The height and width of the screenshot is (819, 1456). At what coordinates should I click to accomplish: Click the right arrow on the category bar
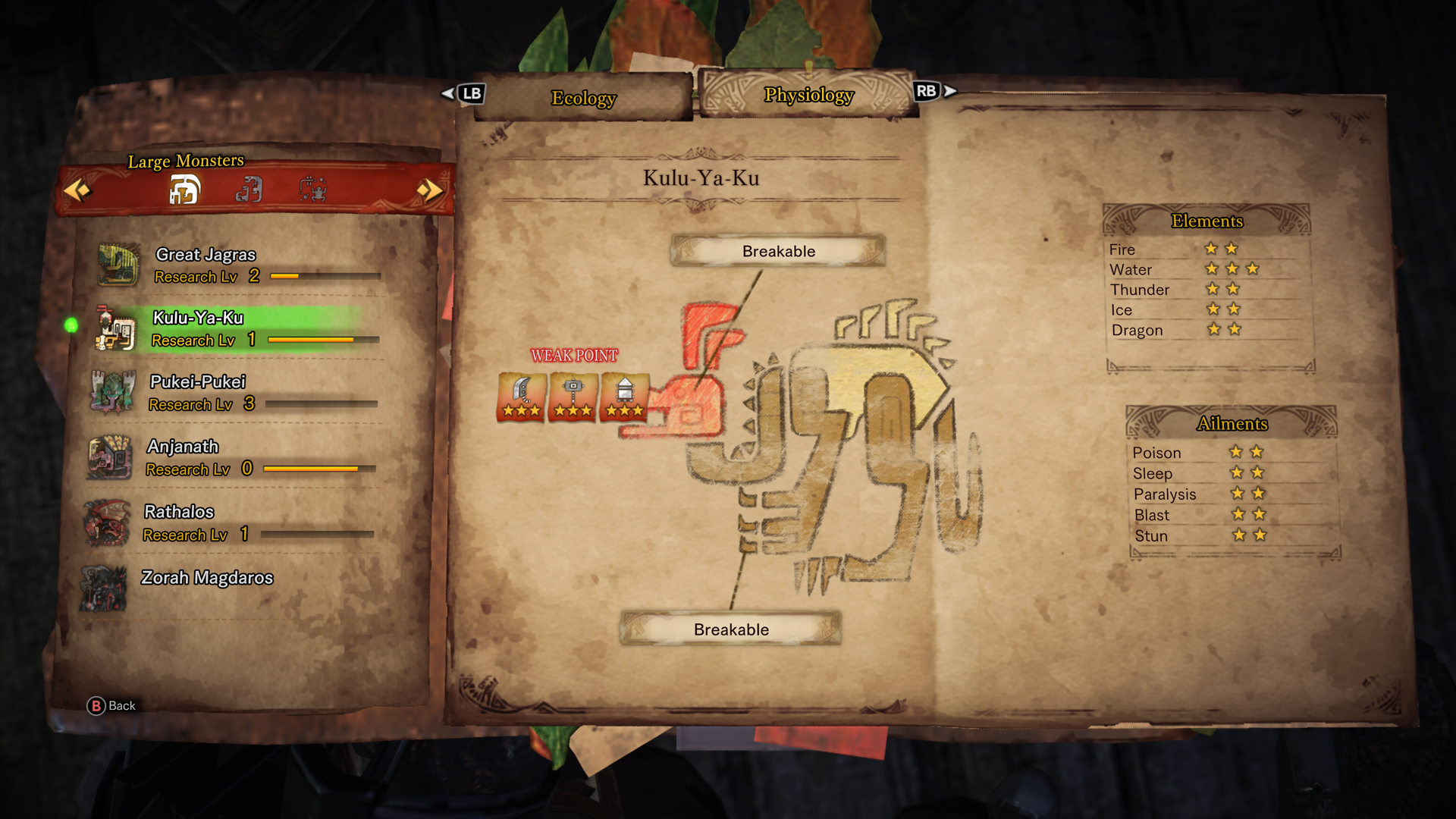(x=430, y=190)
